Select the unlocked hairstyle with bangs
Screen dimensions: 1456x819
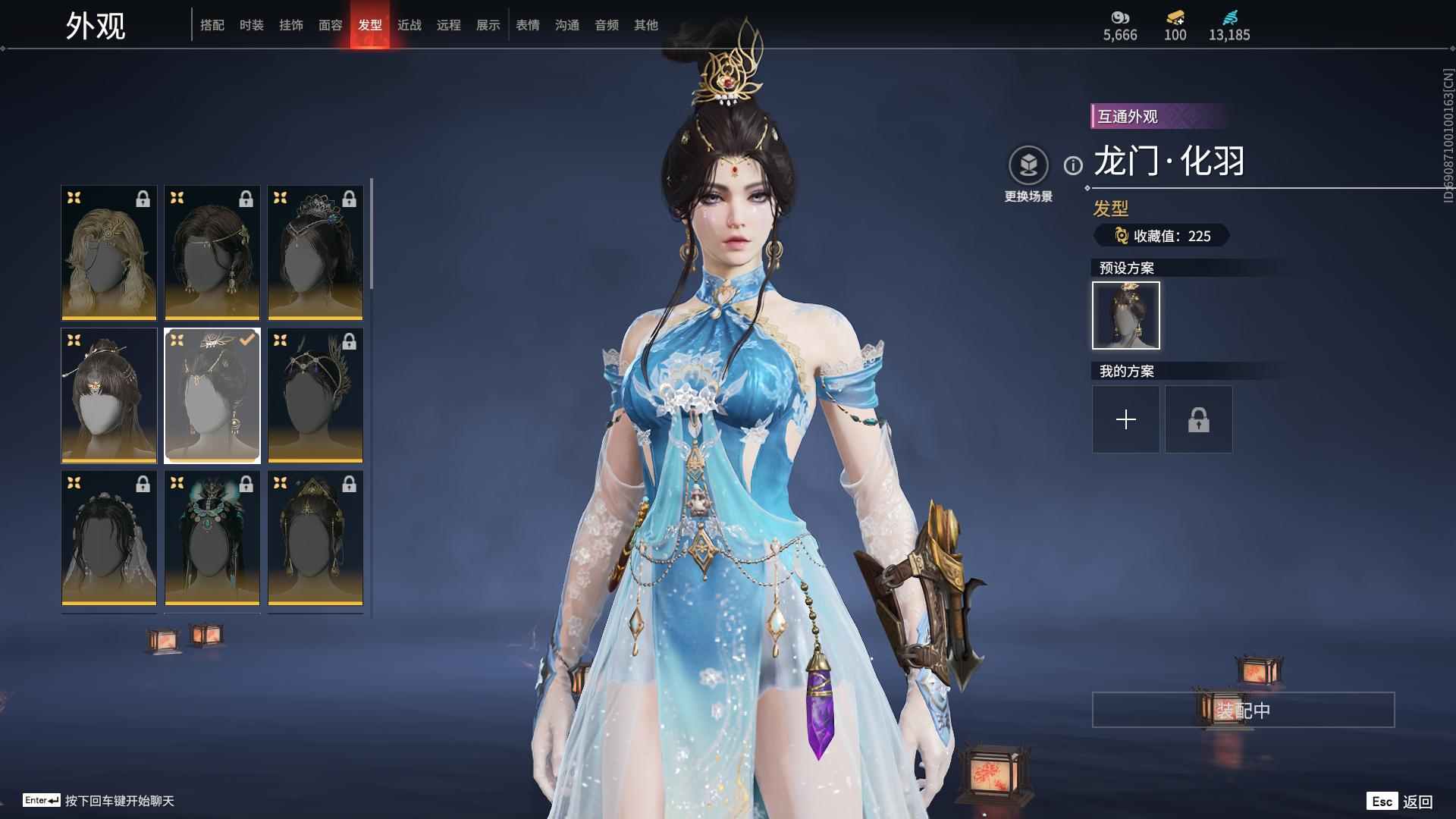point(109,395)
